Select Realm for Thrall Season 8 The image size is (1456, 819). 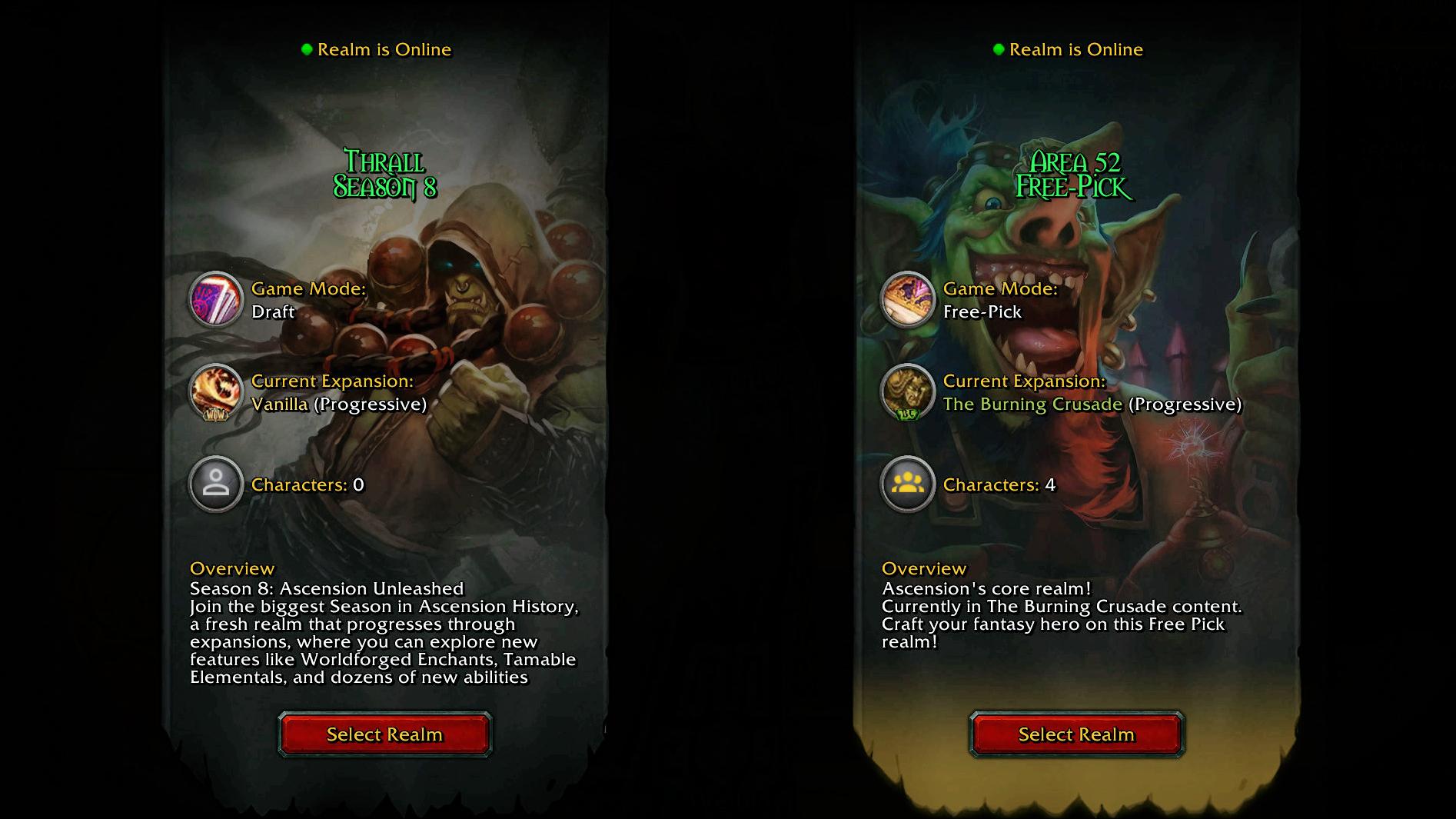coord(384,734)
